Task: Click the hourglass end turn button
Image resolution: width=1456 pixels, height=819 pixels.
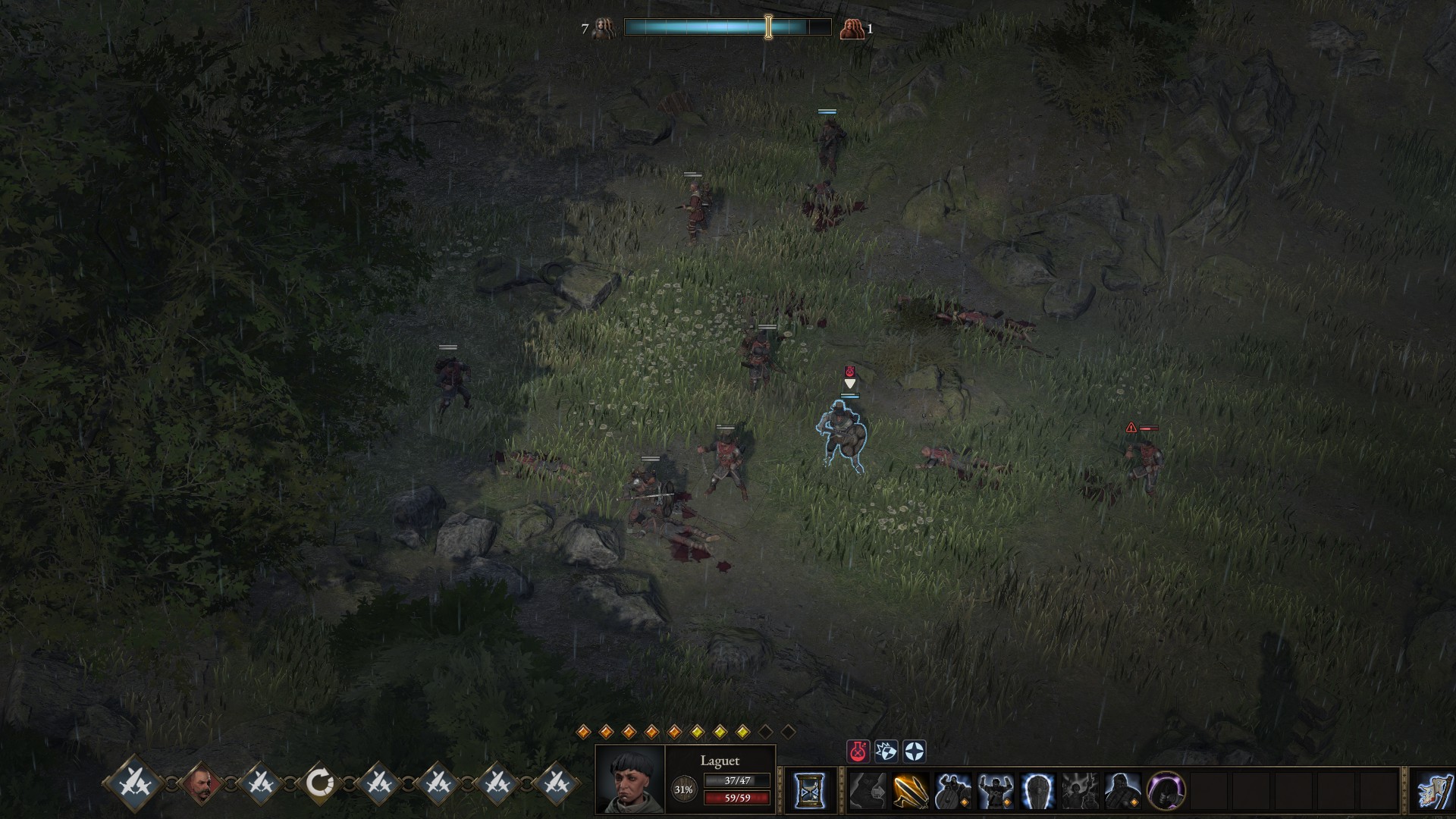Action: (809, 791)
